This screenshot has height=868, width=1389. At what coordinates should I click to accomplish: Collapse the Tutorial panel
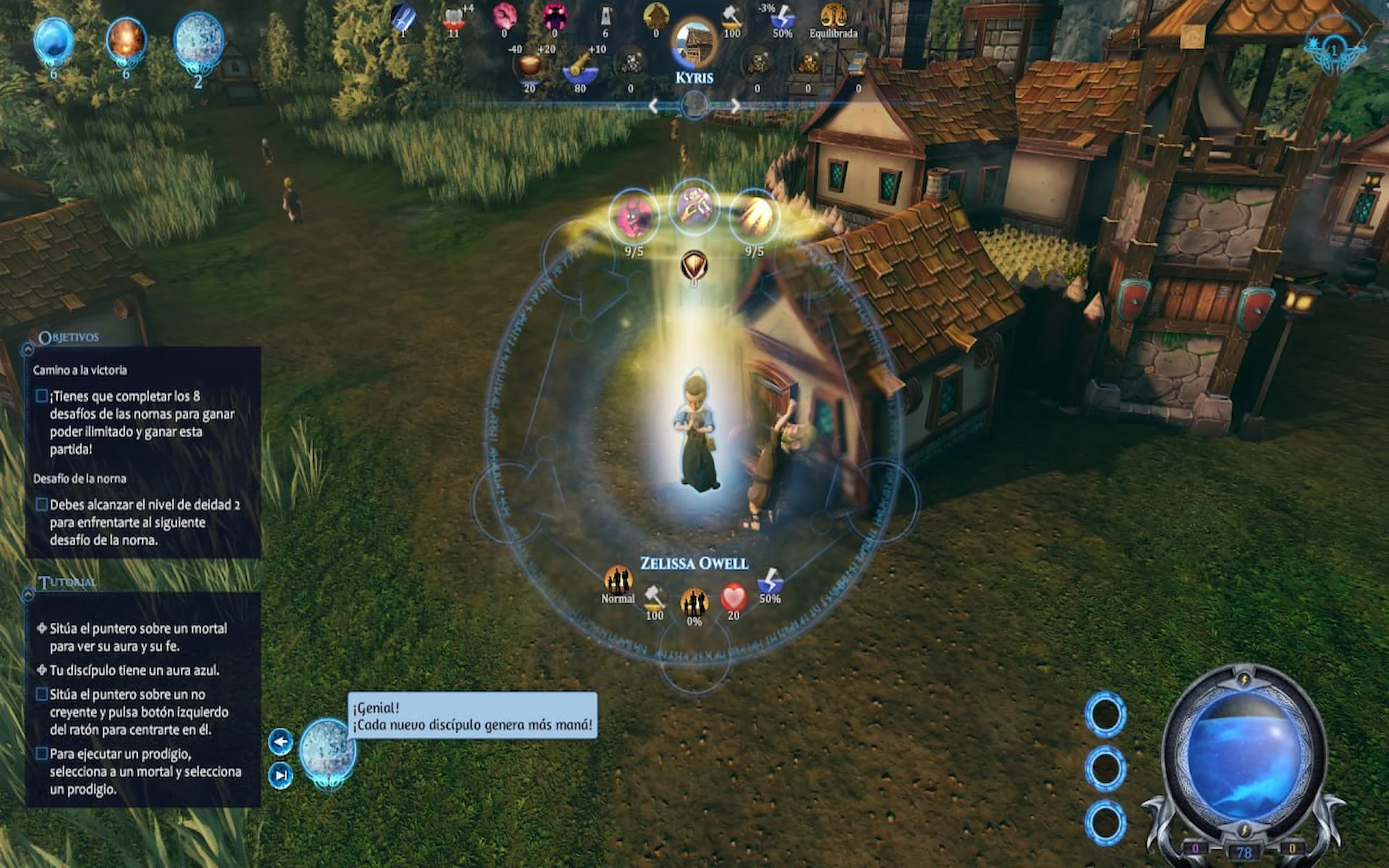tap(28, 594)
